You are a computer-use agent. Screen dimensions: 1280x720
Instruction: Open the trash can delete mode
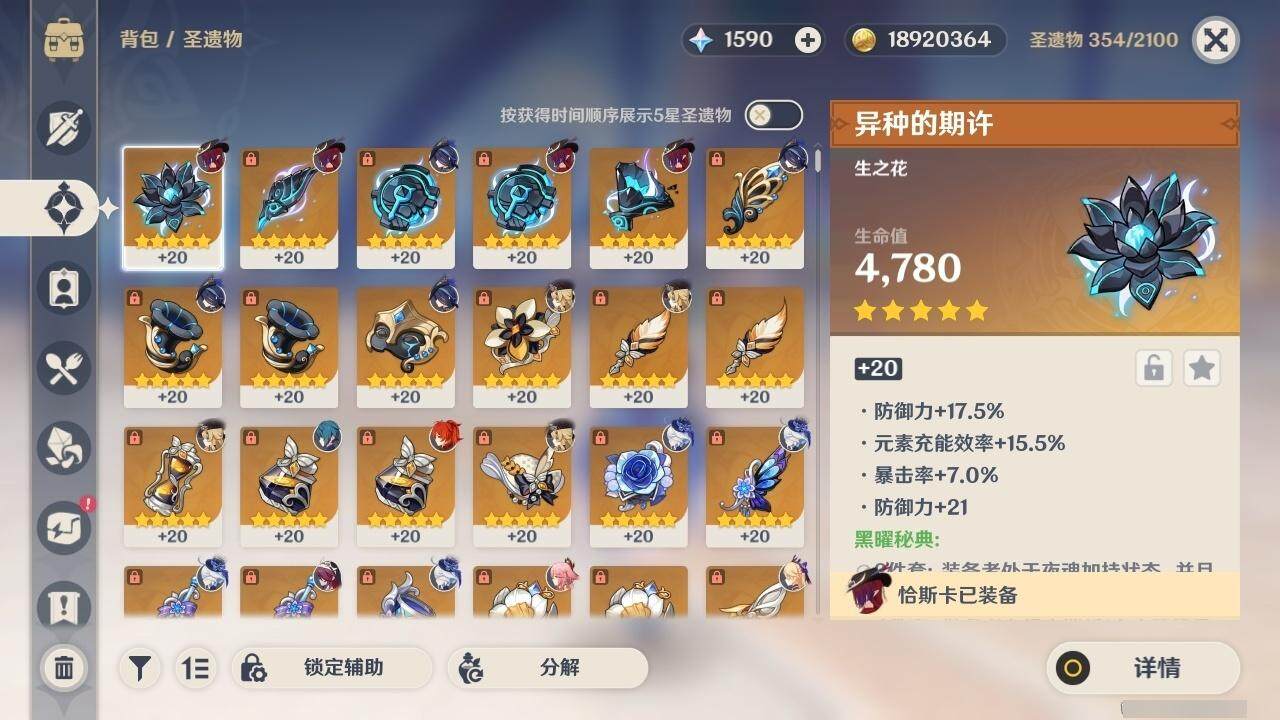click(64, 668)
